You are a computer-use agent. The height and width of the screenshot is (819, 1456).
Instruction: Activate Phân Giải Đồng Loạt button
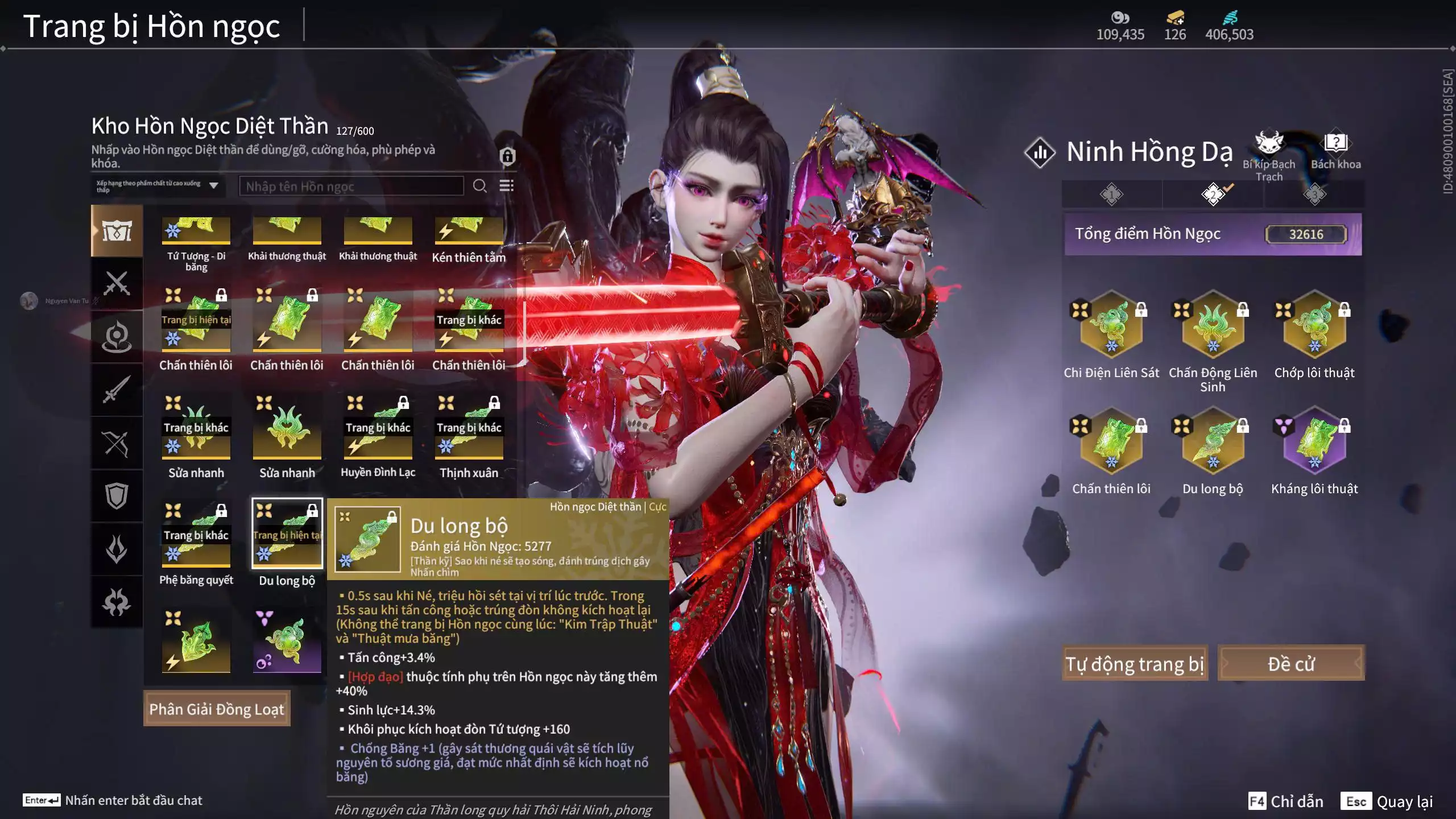(217, 709)
